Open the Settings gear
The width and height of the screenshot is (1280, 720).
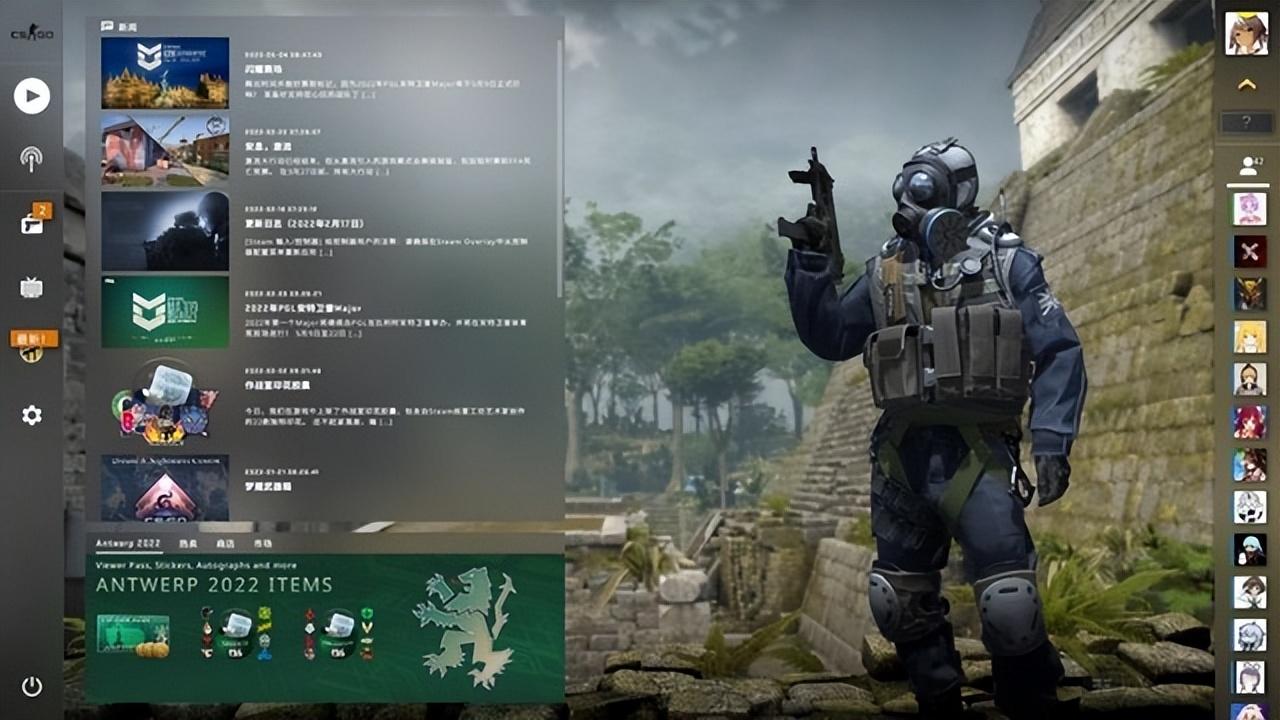tap(32, 415)
